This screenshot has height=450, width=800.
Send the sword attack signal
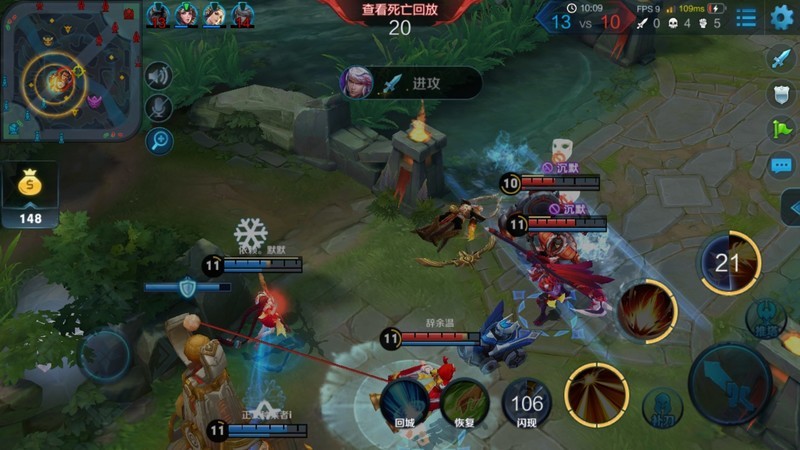[781, 58]
